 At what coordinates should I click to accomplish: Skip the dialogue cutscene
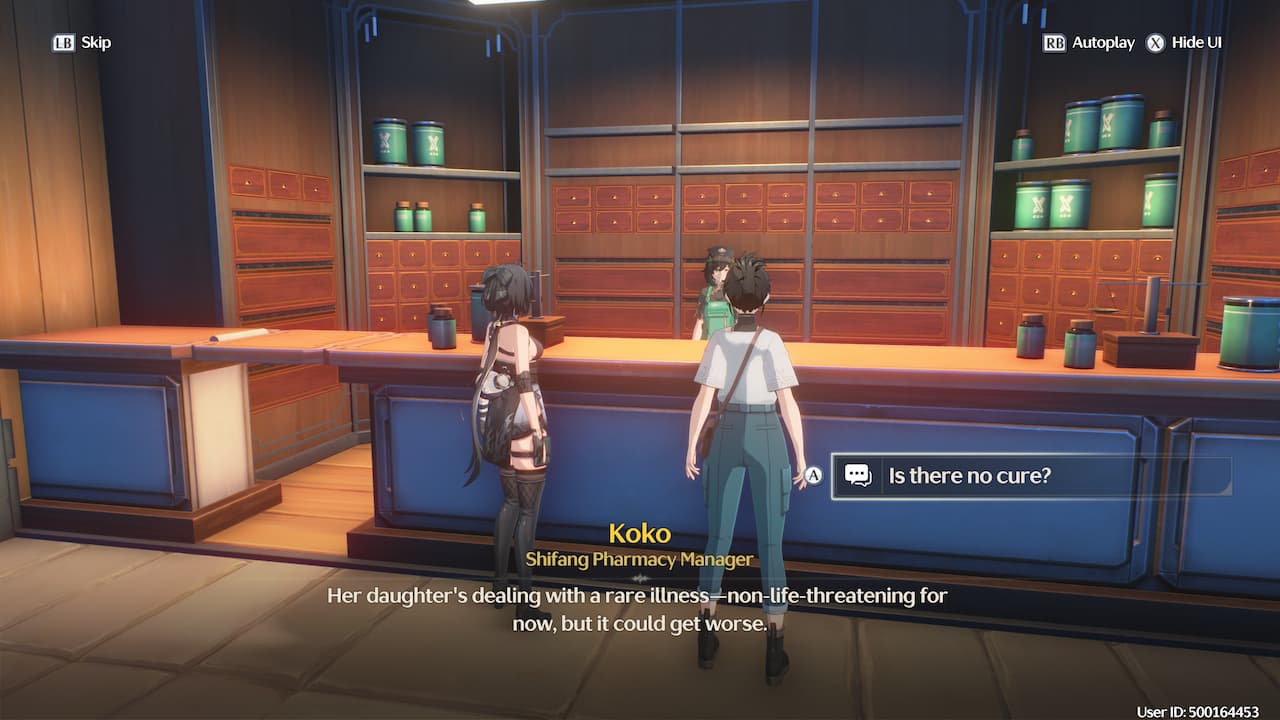coord(82,43)
